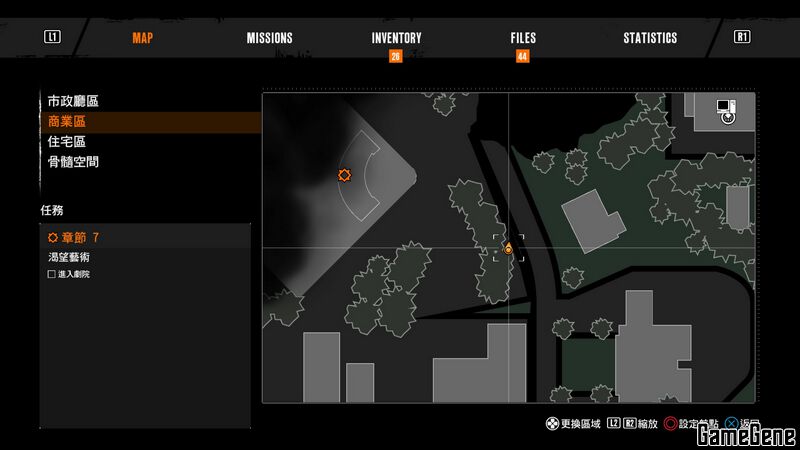Open the INVENTORY tab

(x=396, y=38)
